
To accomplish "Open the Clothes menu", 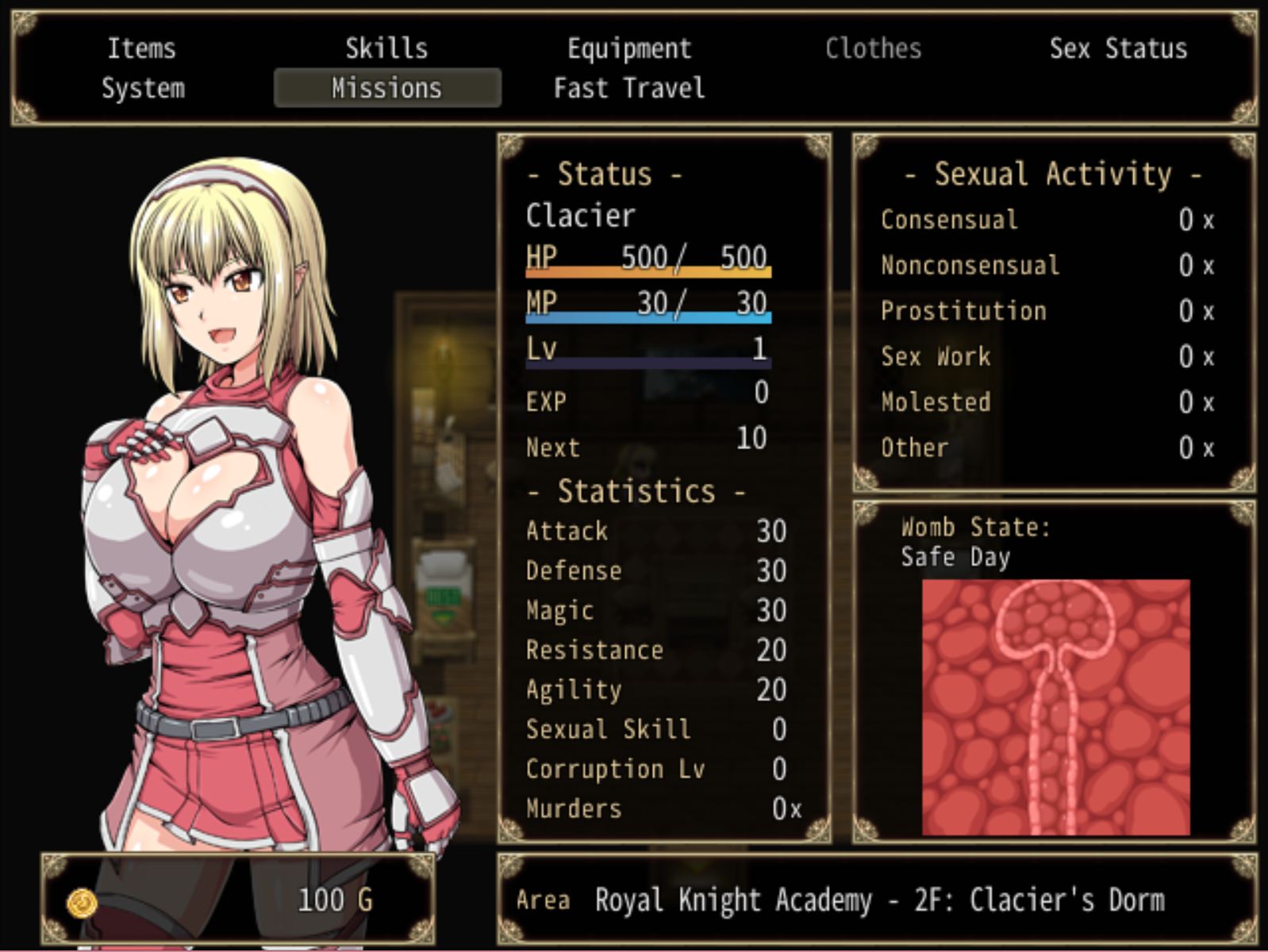I will tap(873, 49).
